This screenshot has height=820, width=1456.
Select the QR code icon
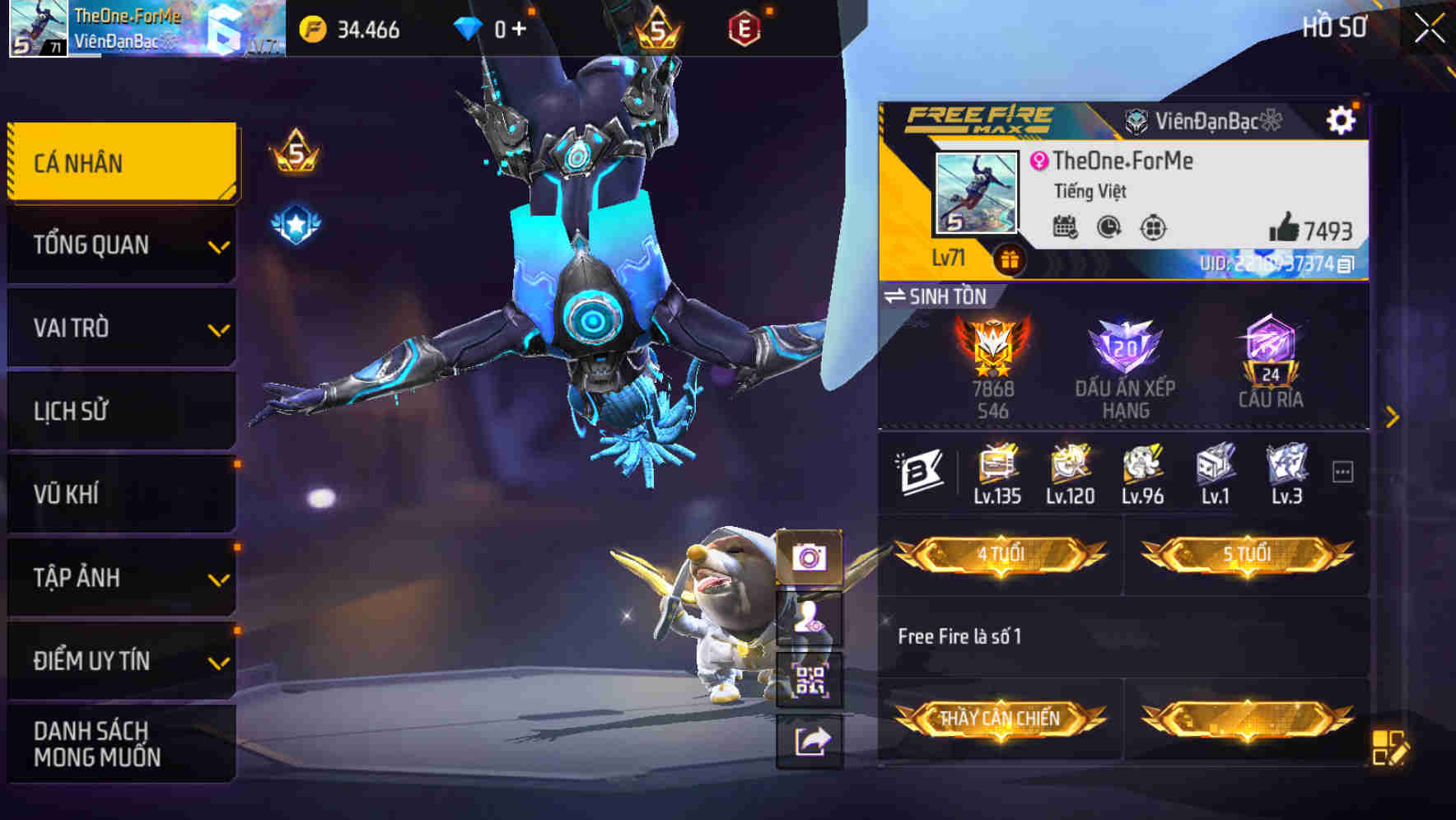click(x=810, y=683)
